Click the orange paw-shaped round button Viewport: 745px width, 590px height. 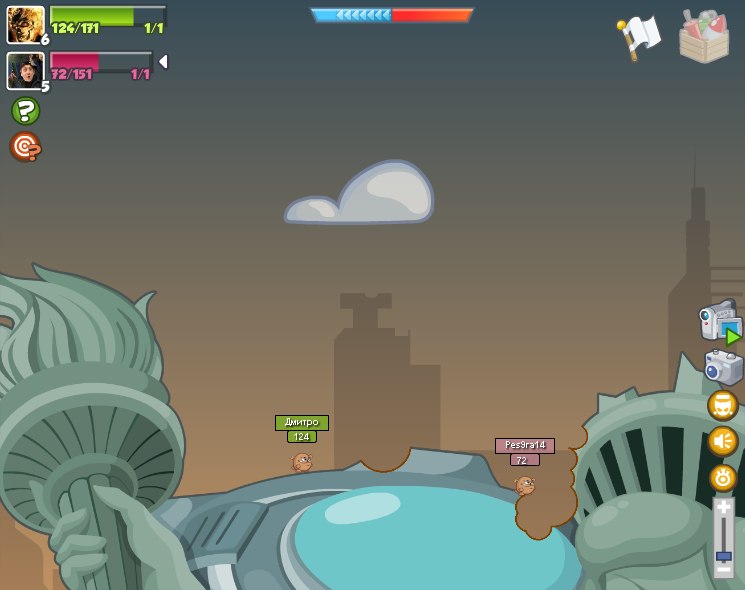point(722,478)
